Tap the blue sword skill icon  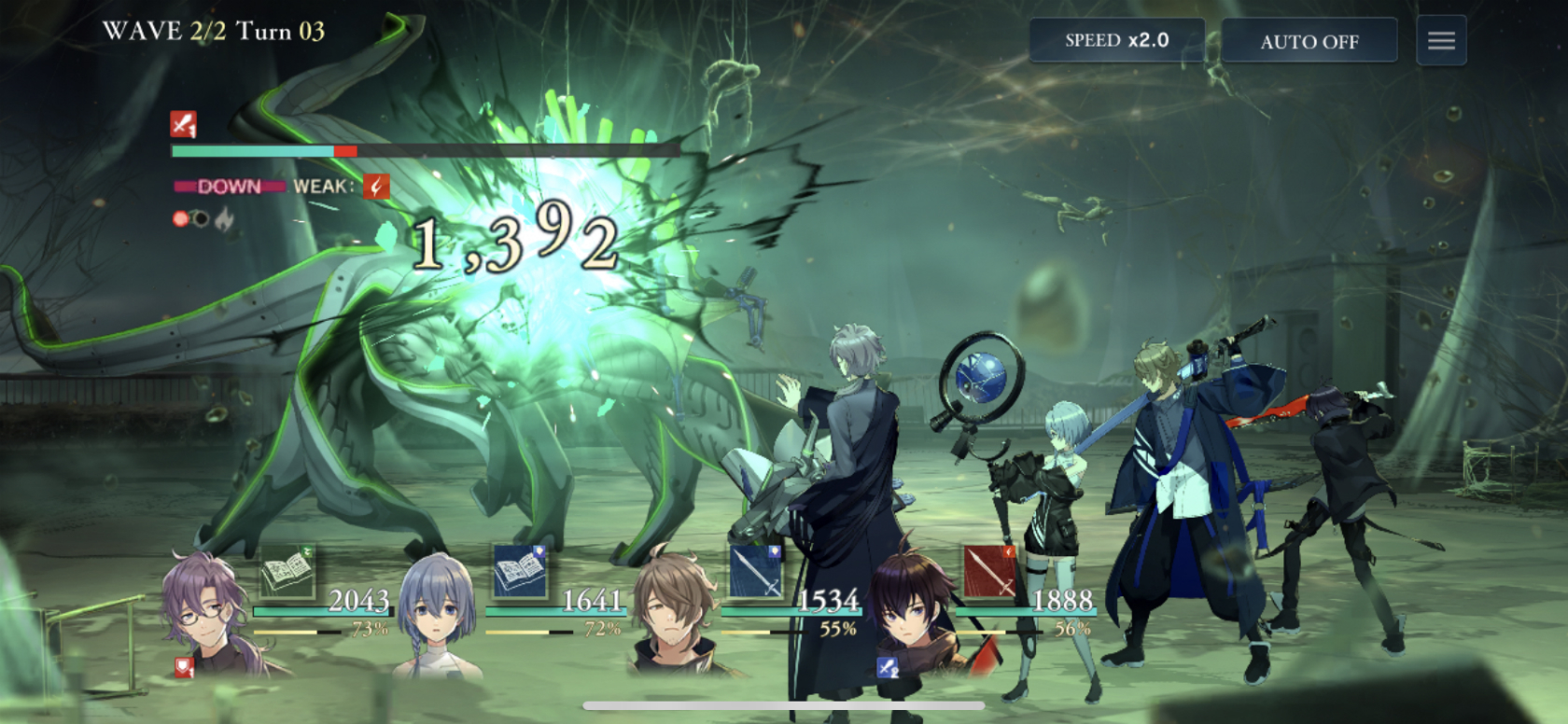pyautogui.click(x=755, y=572)
